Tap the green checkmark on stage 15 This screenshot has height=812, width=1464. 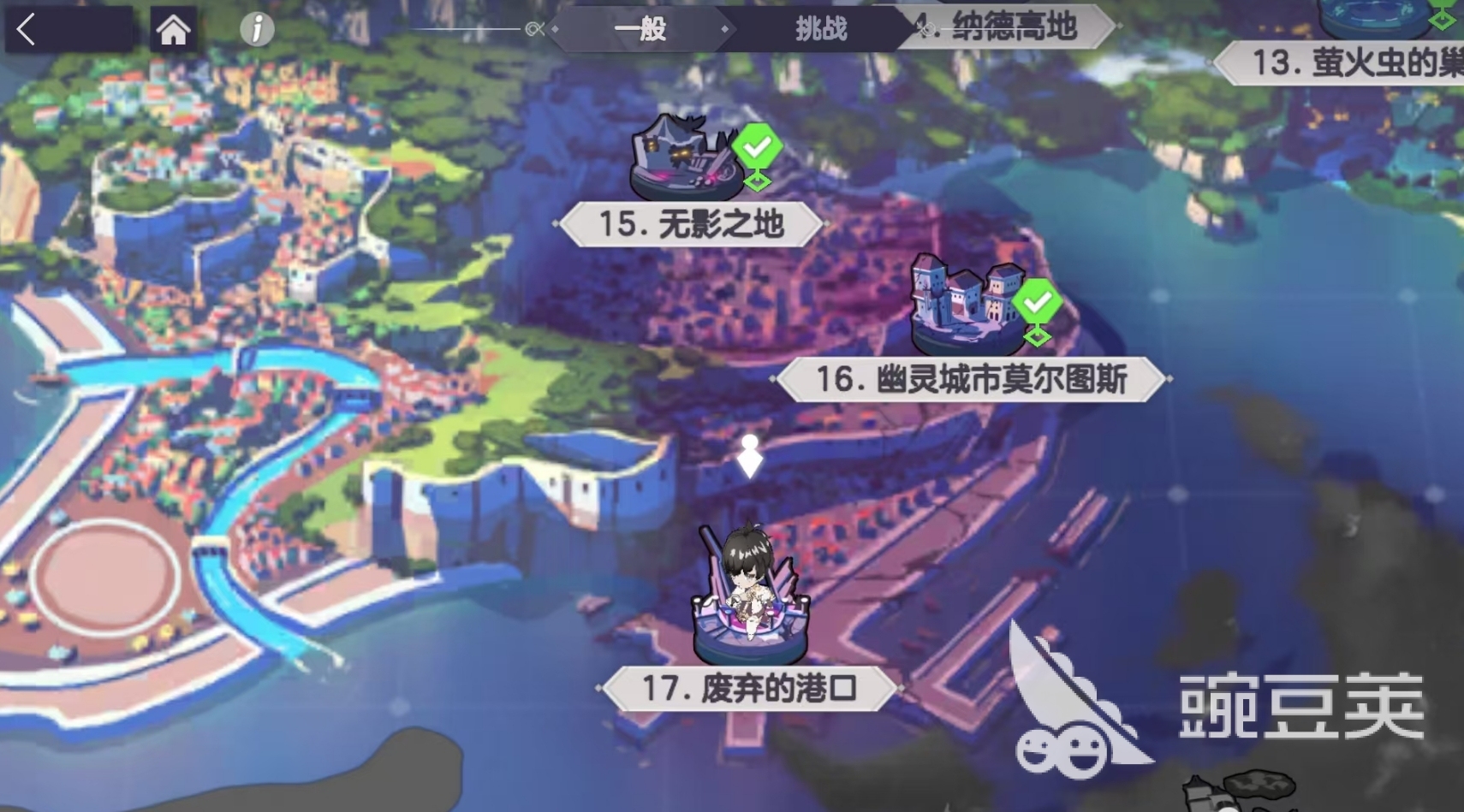pyautogui.click(x=757, y=145)
